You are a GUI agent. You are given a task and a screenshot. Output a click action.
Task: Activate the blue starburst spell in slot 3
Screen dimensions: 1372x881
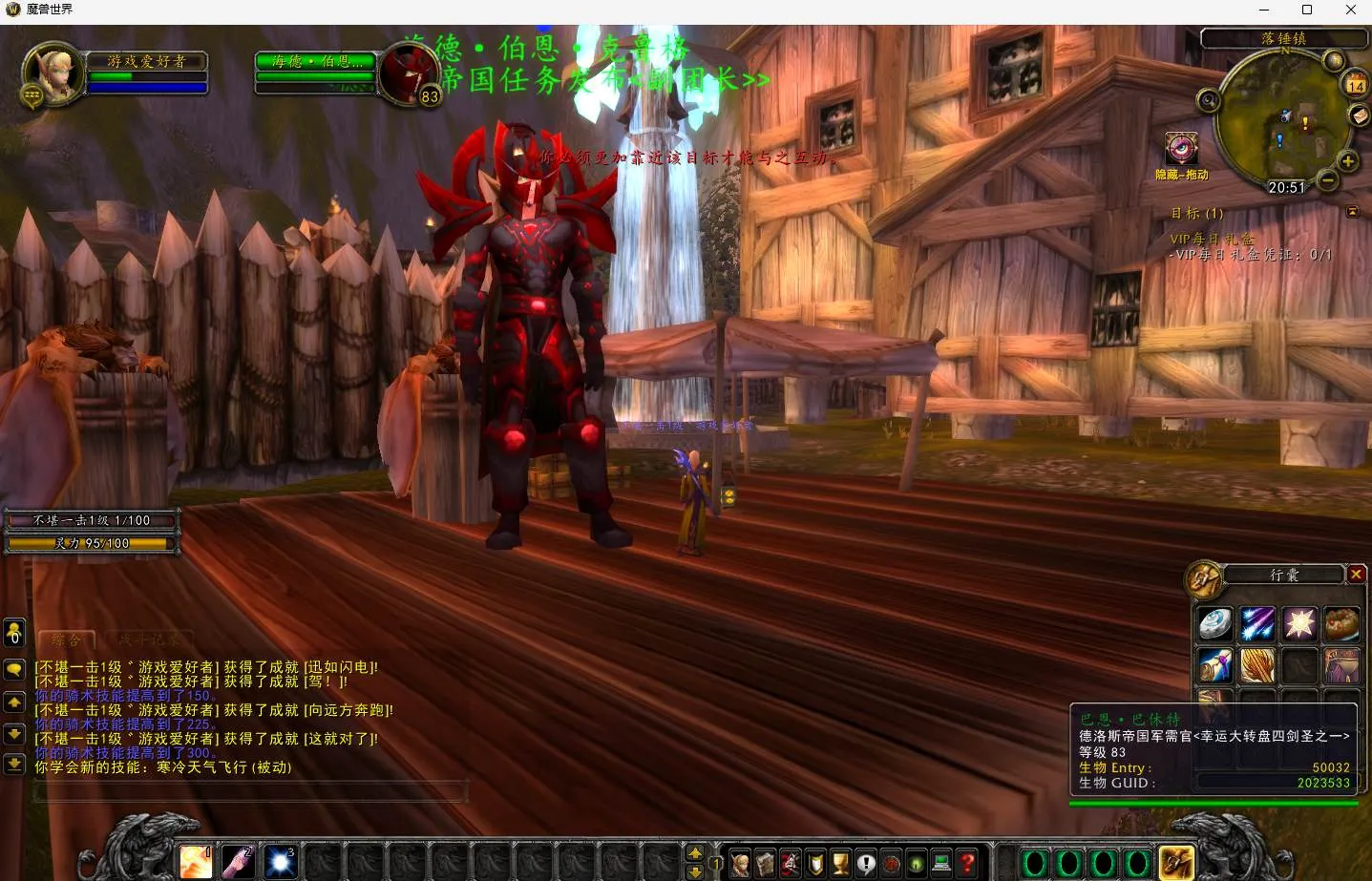coord(281,862)
